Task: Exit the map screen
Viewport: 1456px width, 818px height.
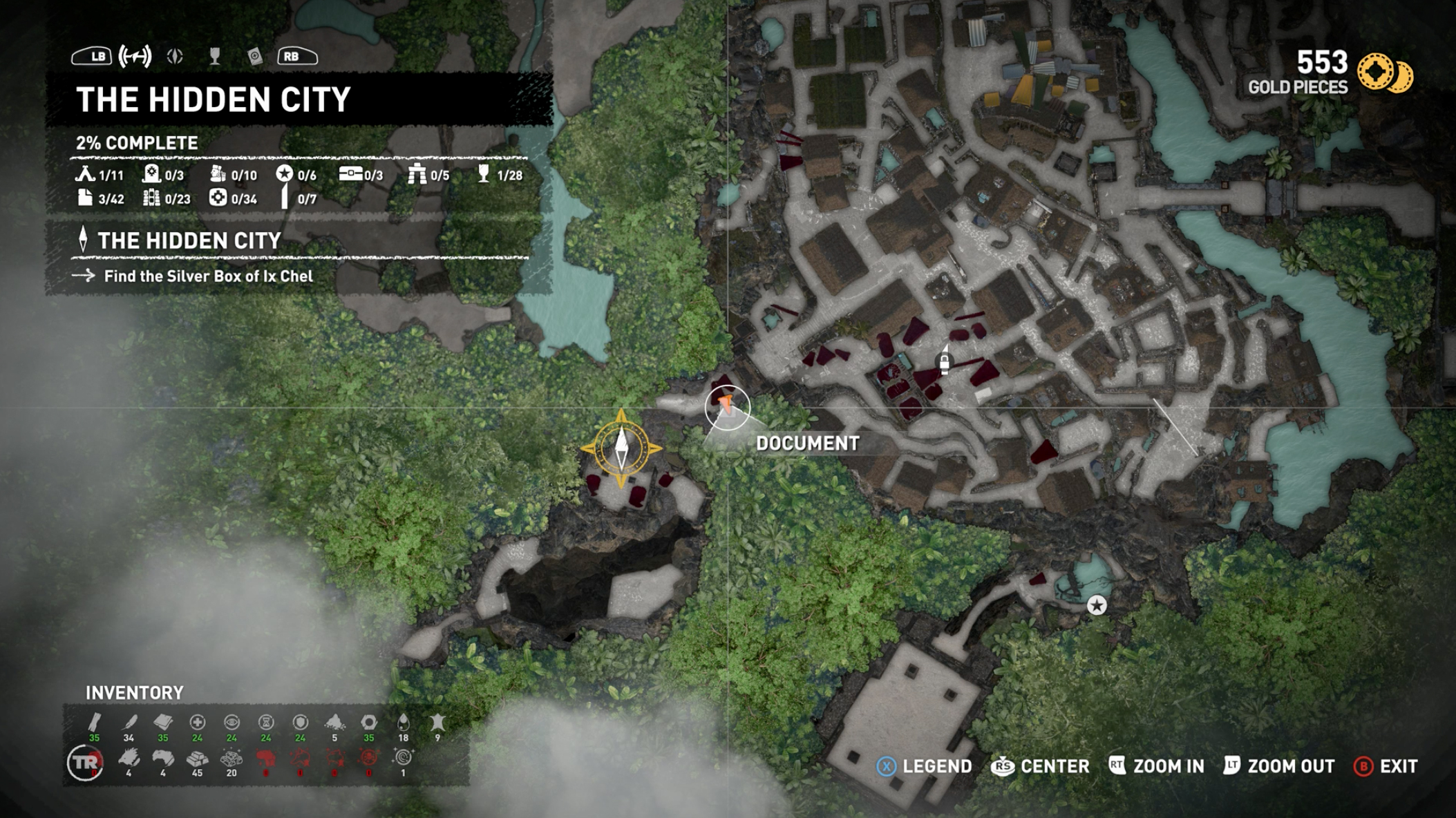Action: click(x=1386, y=766)
